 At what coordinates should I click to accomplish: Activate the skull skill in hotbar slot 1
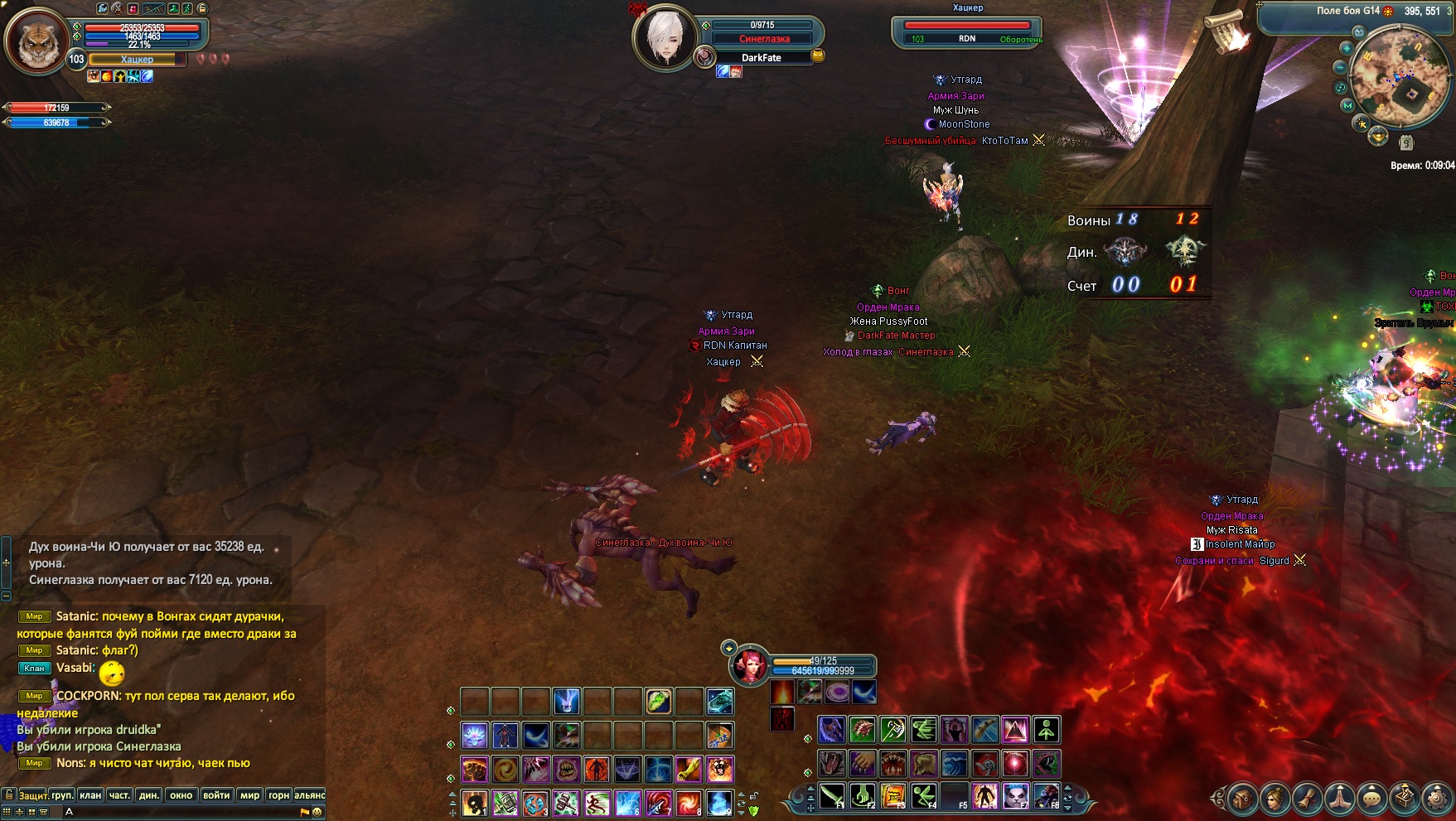[x=474, y=803]
